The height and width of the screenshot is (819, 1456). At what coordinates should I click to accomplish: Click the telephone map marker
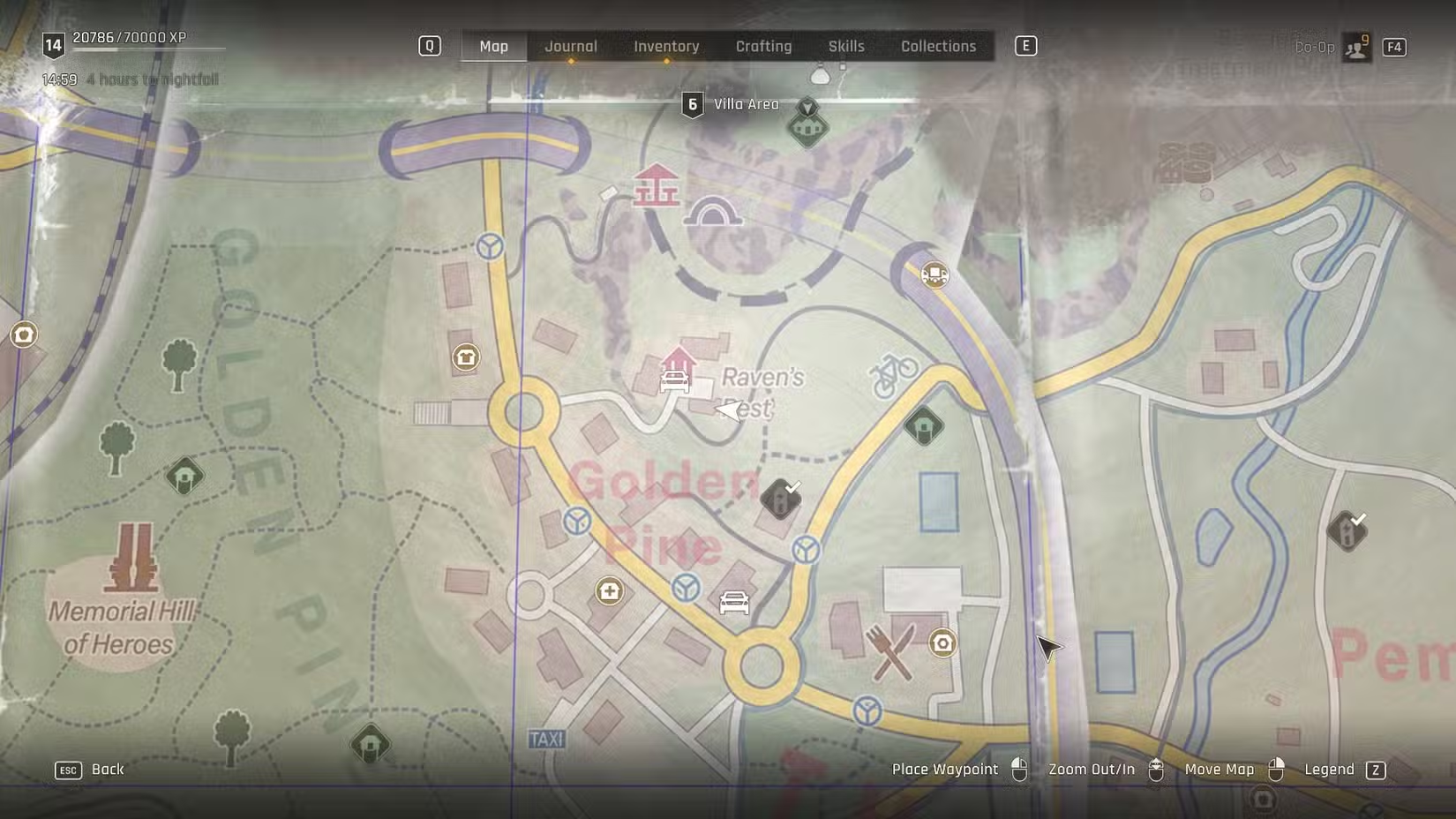466,357
